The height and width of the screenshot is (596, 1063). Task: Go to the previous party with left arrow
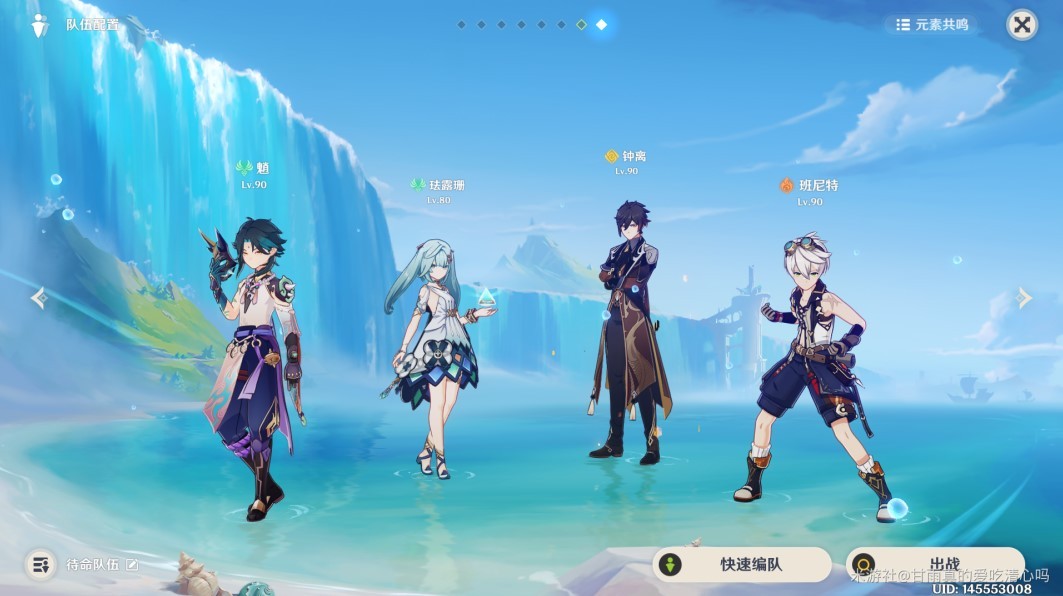pos(38,298)
